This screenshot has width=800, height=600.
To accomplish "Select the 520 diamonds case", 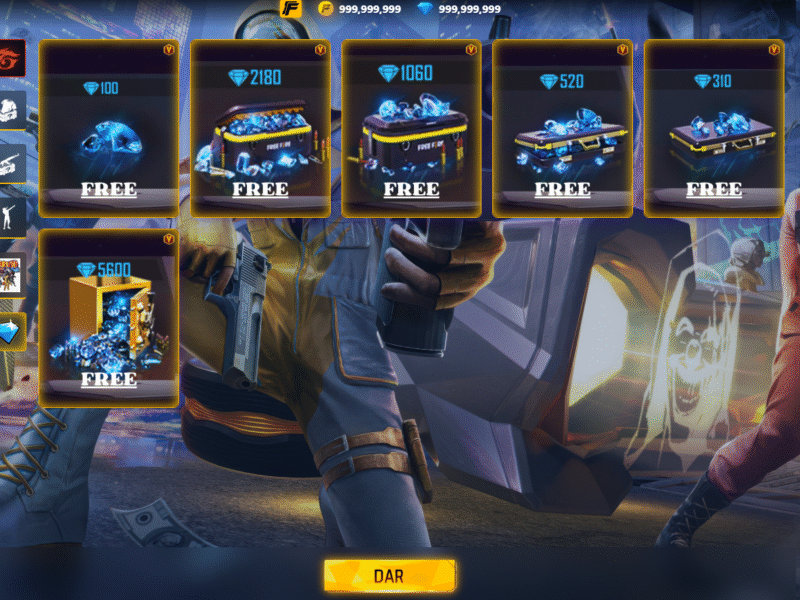I will point(562,128).
